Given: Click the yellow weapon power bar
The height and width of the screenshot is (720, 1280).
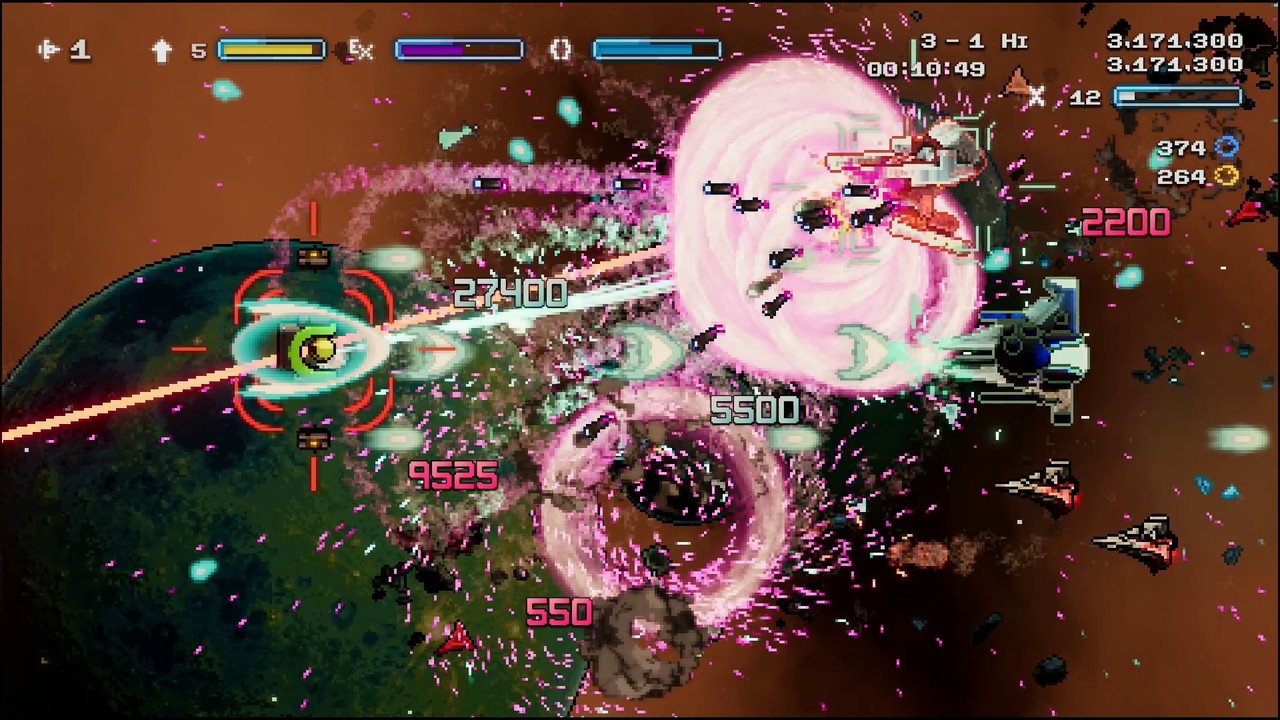Looking at the screenshot, I should coord(270,49).
